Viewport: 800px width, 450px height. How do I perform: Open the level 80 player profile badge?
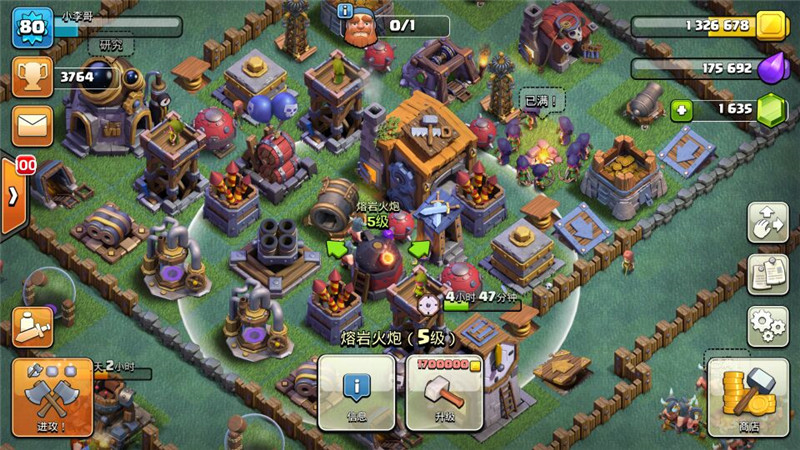[31, 27]
